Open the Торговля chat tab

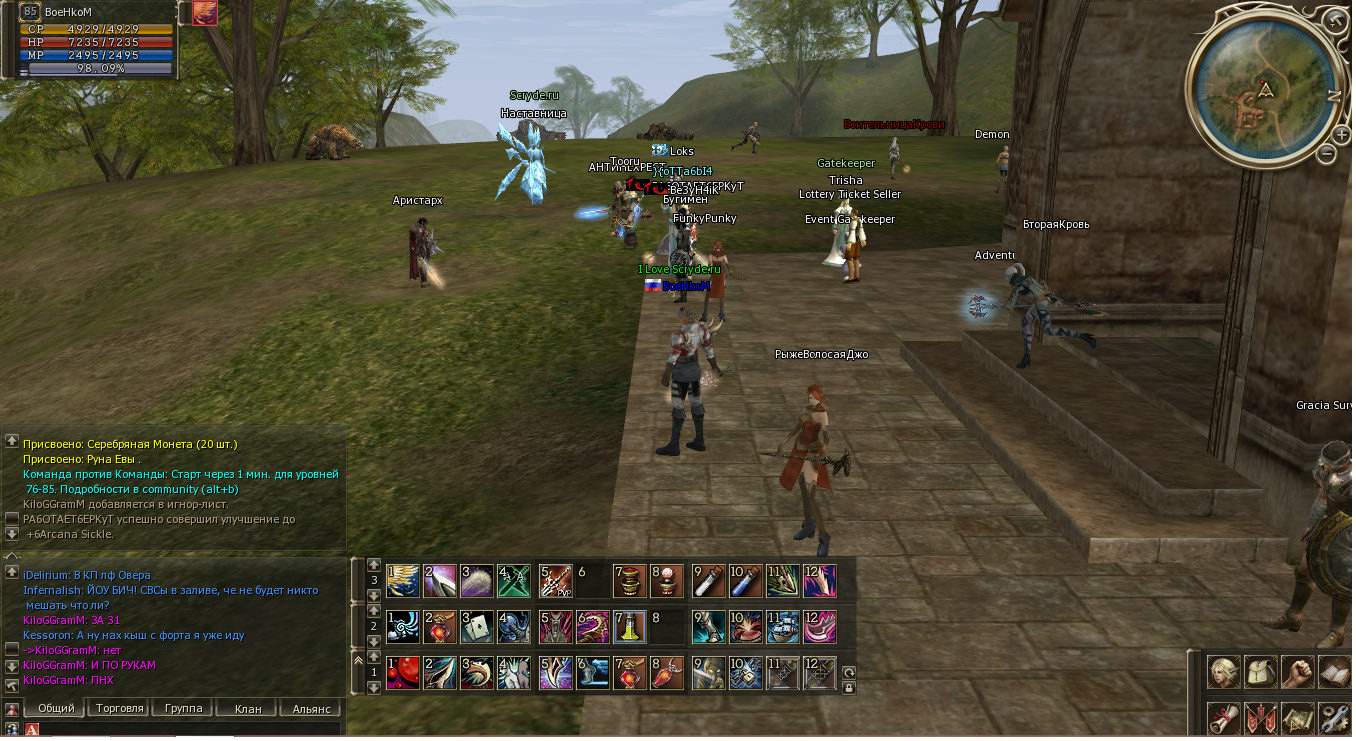[x=120, y=708]
